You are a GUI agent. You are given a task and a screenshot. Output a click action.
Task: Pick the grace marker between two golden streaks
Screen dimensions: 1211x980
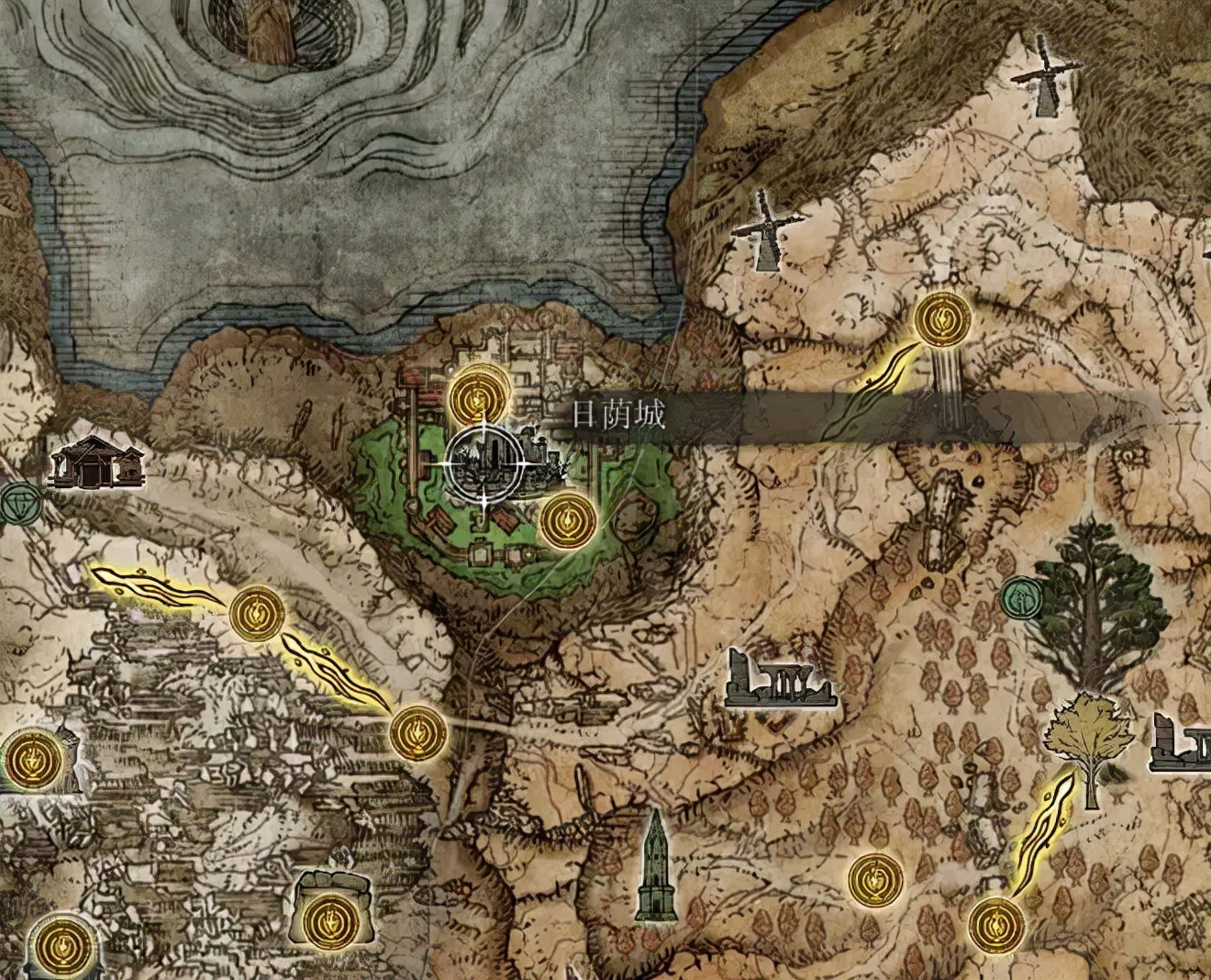pyautogui.click(x=257, y=615)
